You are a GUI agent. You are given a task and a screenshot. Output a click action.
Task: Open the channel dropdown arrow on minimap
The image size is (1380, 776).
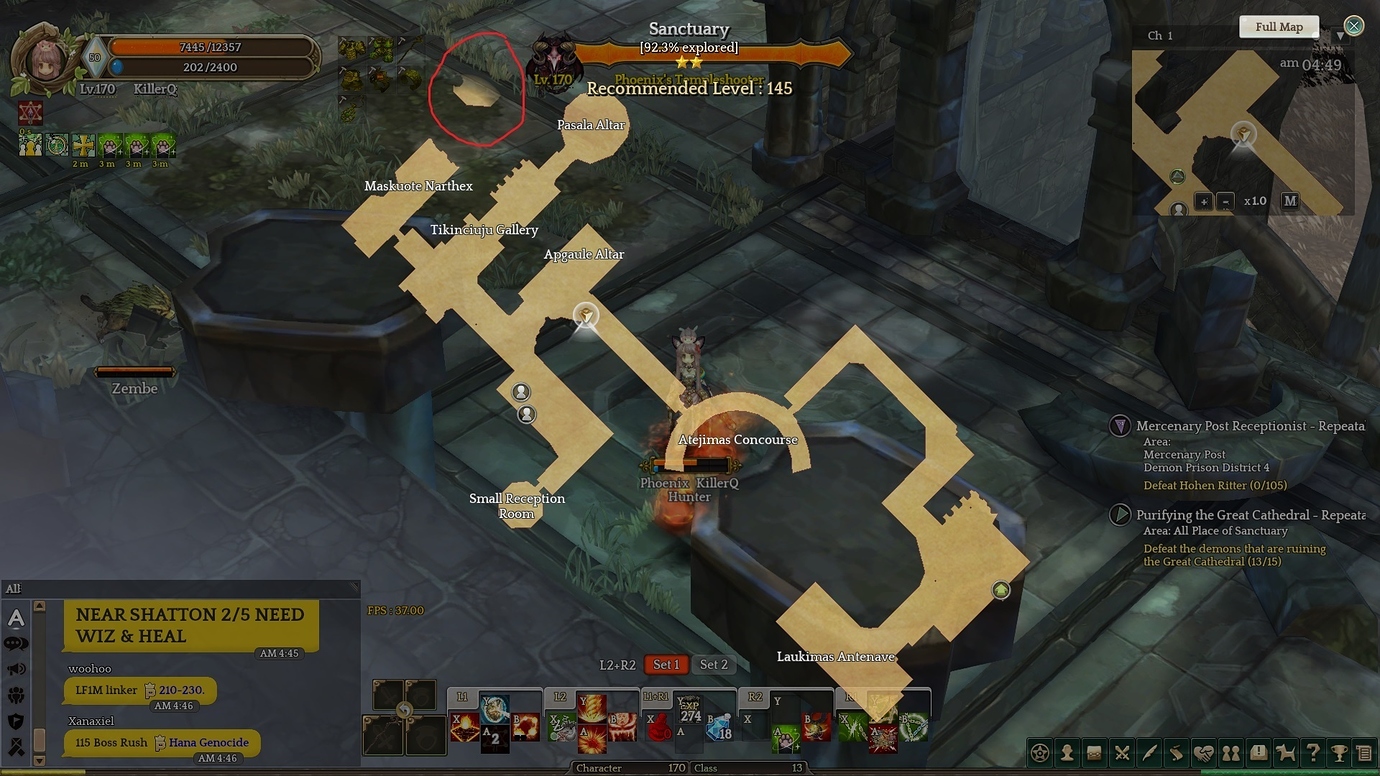coord(1338,35)
